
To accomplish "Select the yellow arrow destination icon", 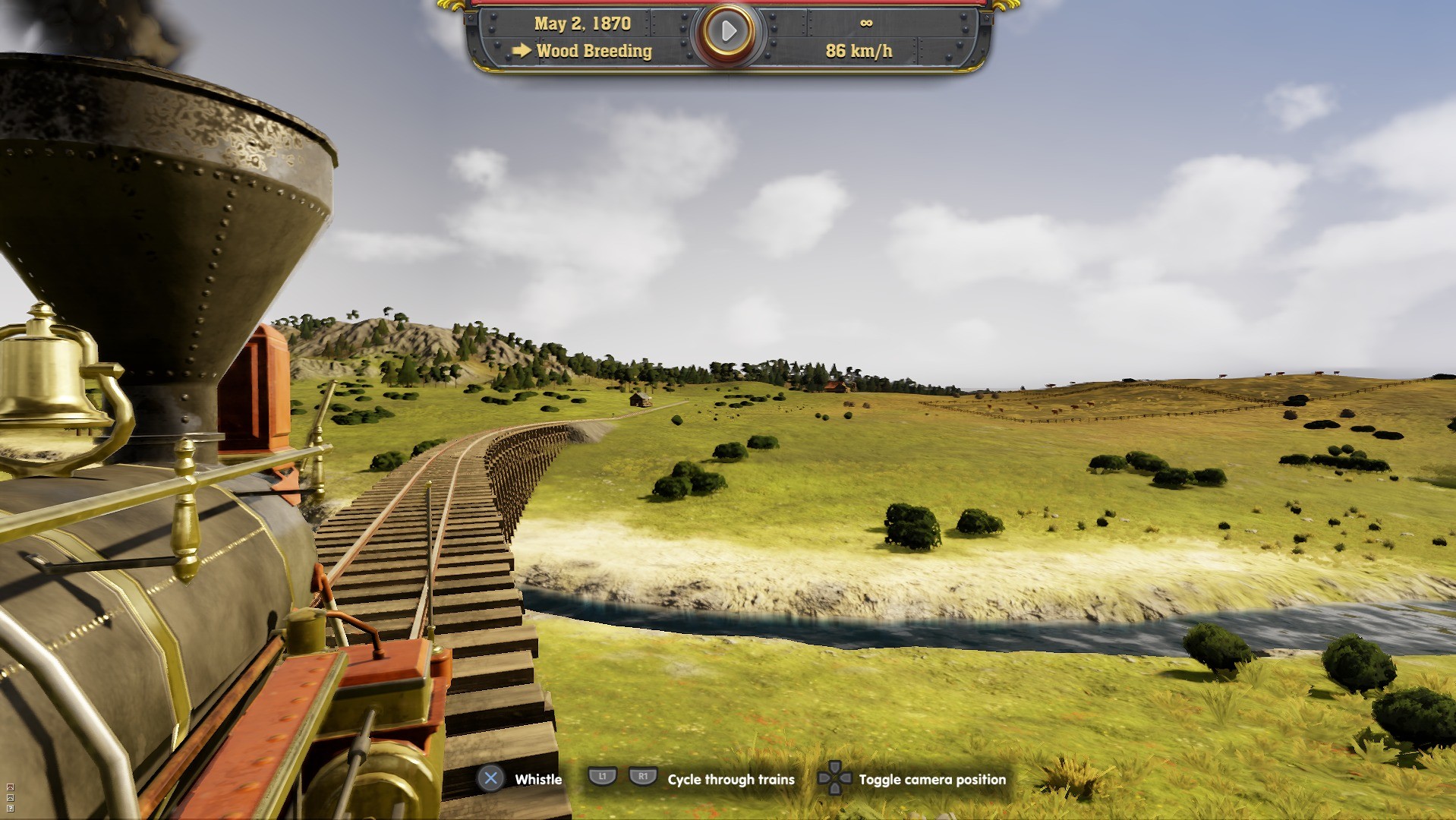I will tap(523, 50).
